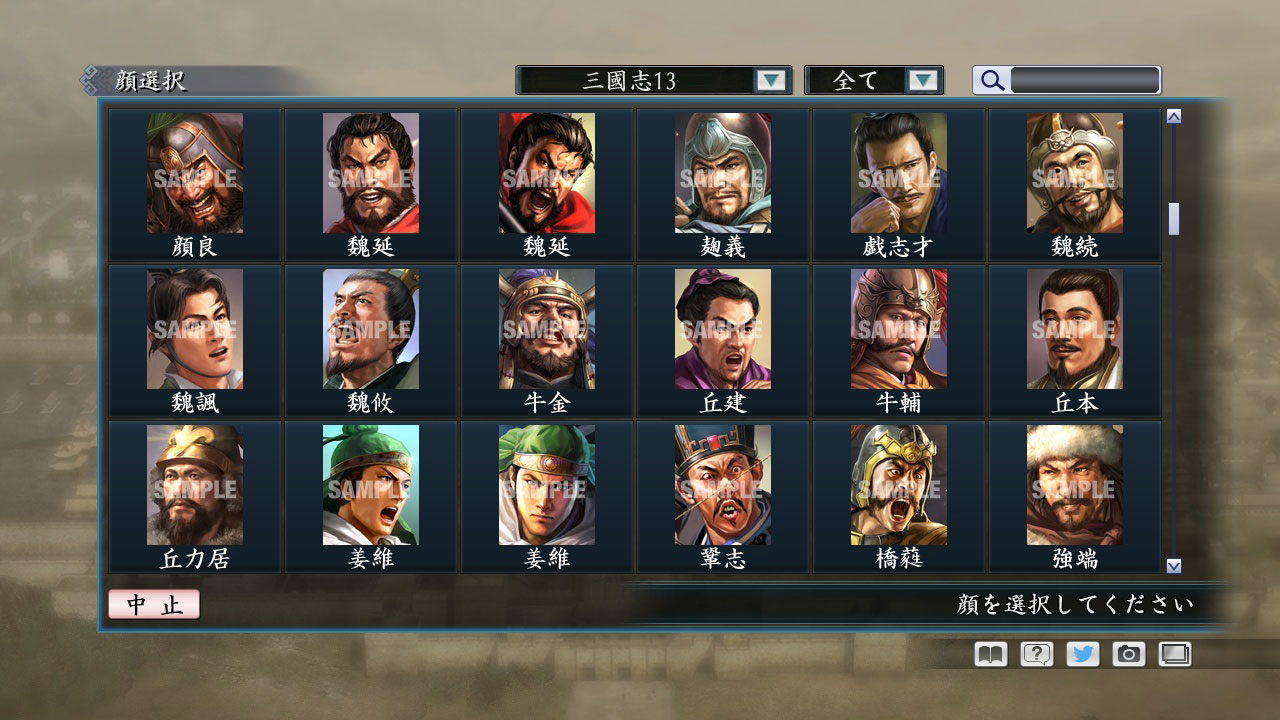The width and height of the screenshot is (1280, 720).
Task: Open the 三國志13 portrait set dropdown
Action: pos(640,79)
